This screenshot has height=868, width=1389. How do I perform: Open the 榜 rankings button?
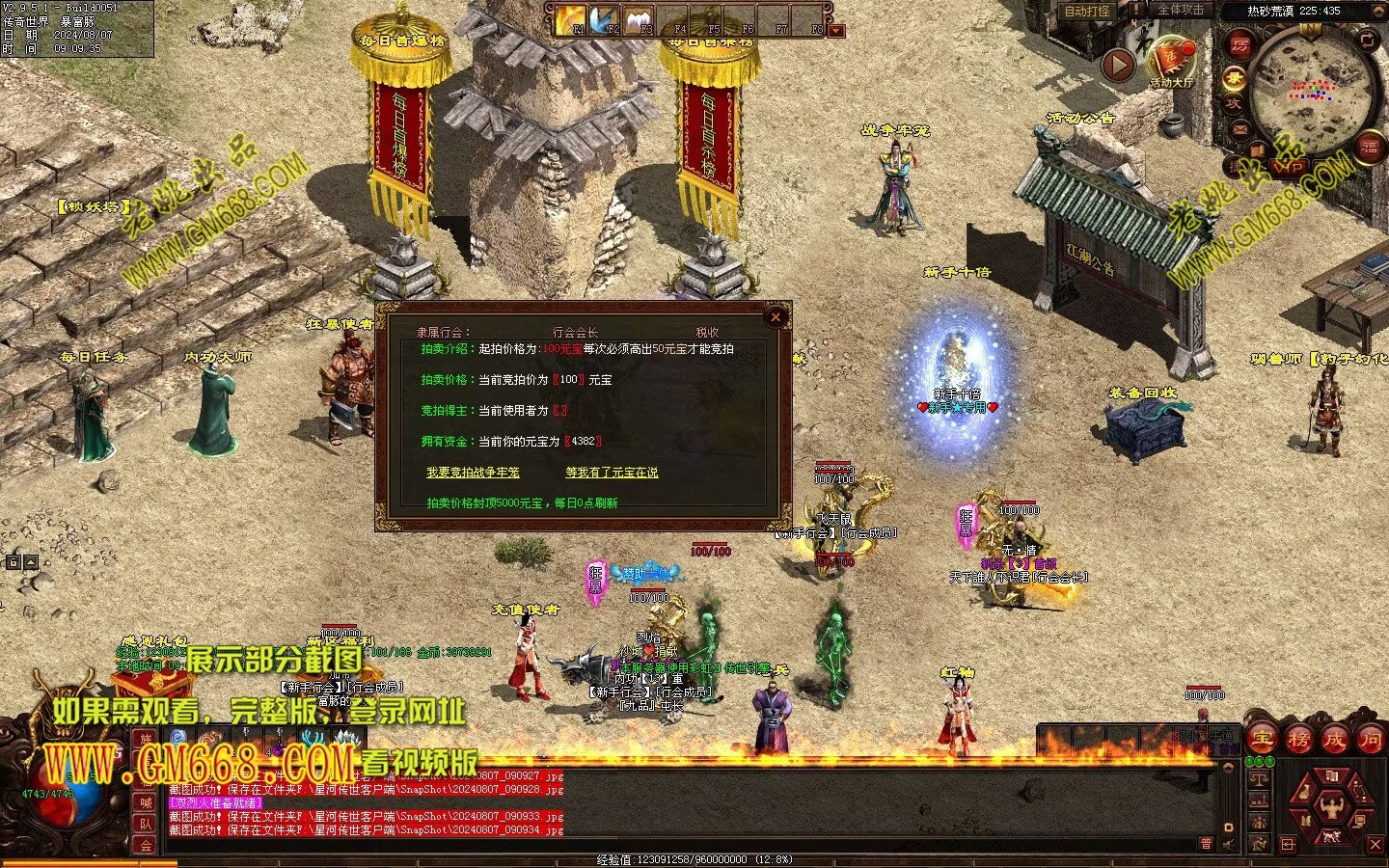coord(1298,740)
